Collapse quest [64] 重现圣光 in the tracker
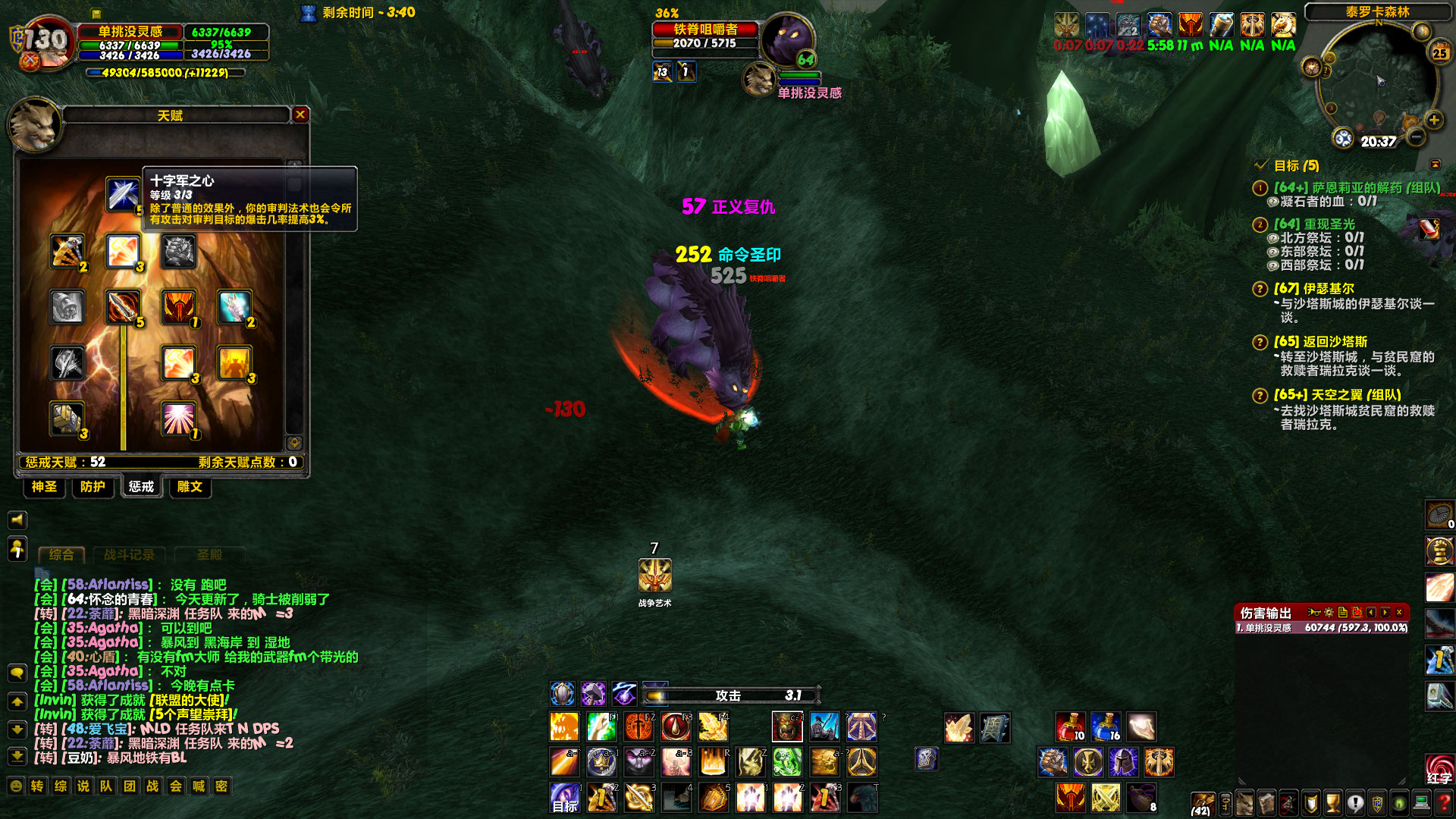The image size is (1456, 819). 1260,224
